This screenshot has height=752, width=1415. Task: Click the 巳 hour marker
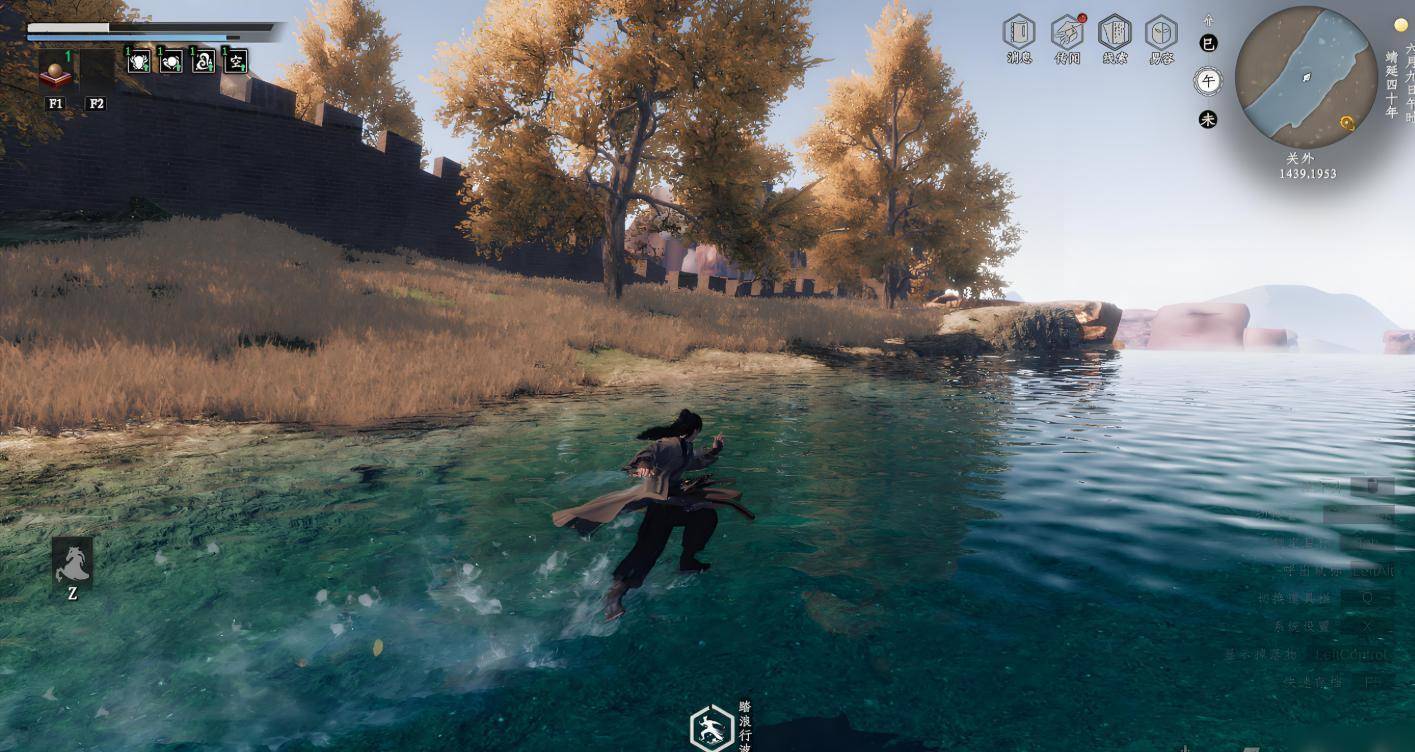coord(1208,43)
